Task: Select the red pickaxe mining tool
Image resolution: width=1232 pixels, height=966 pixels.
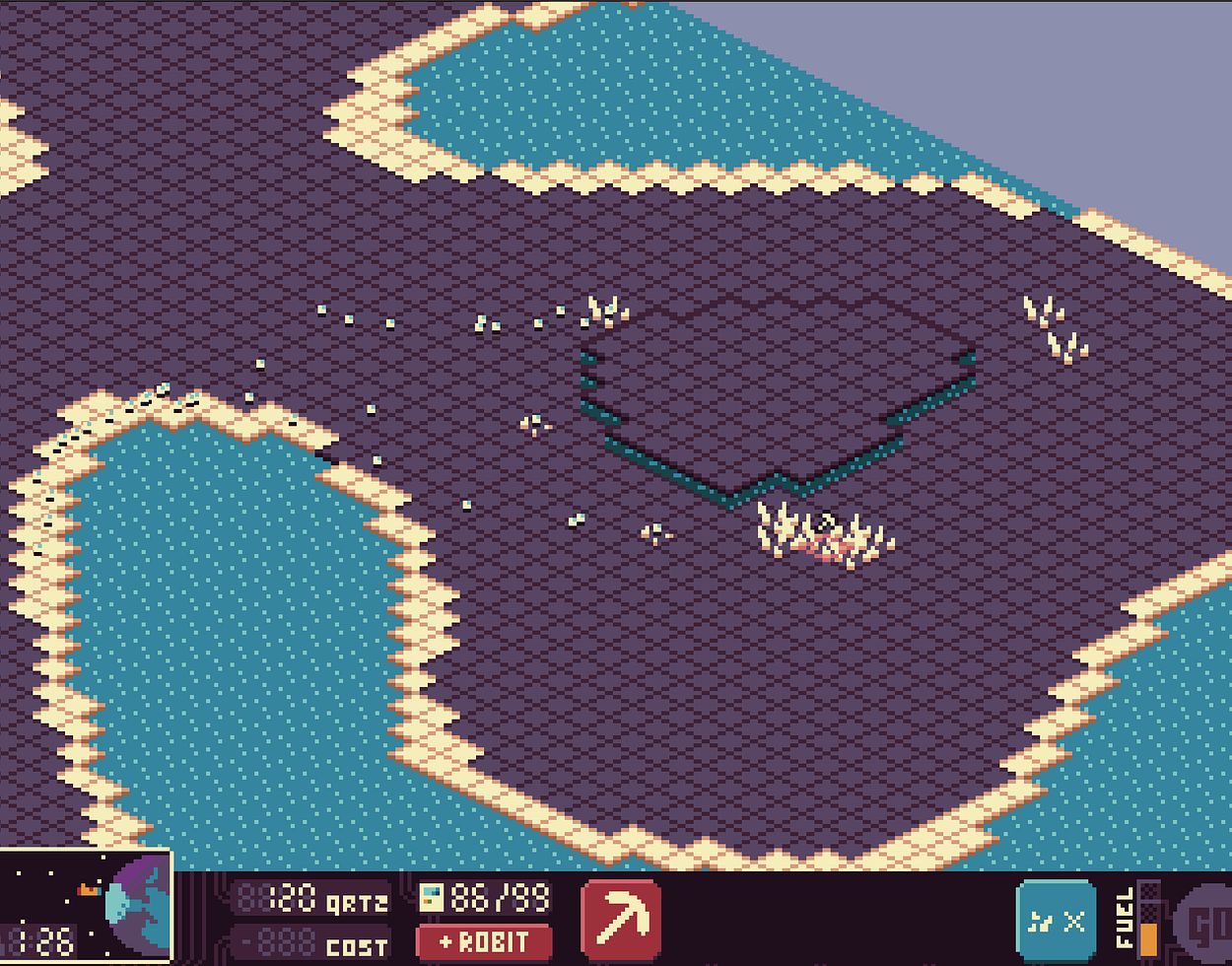Action: [621, 919]
